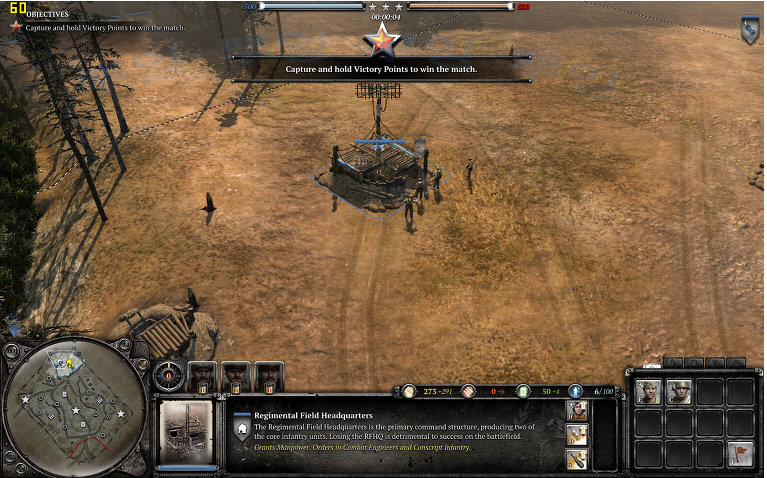The image size is (767, 478).
Task: Set rally point with red flag button
Action: click(740, 453)
